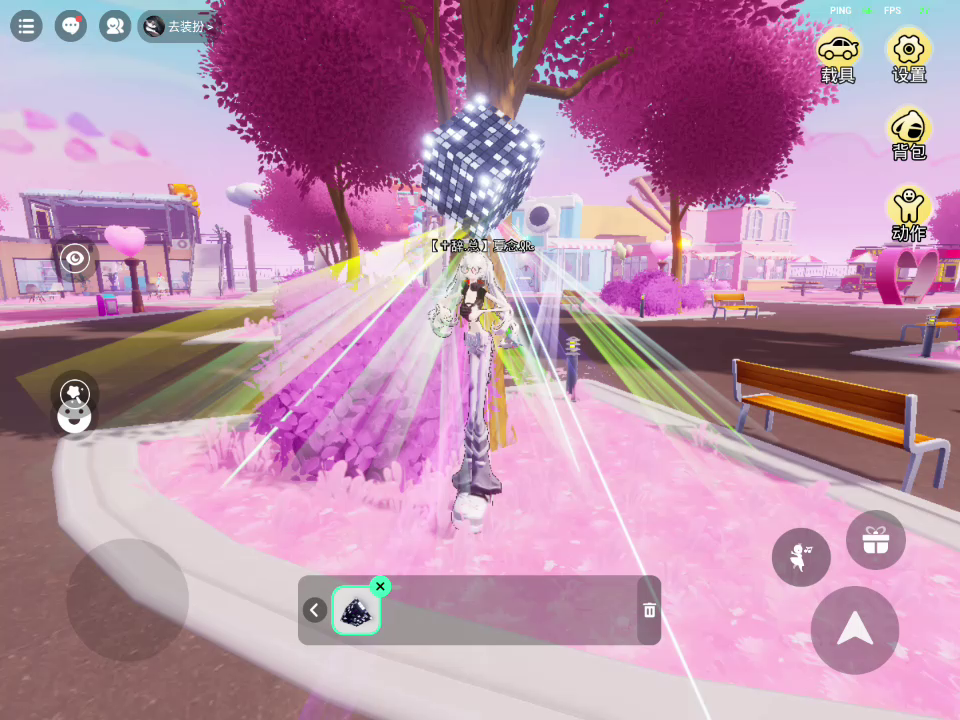Screen dimensions: 960x720
Task: Open the gift box button
Action: click(876, 541)
